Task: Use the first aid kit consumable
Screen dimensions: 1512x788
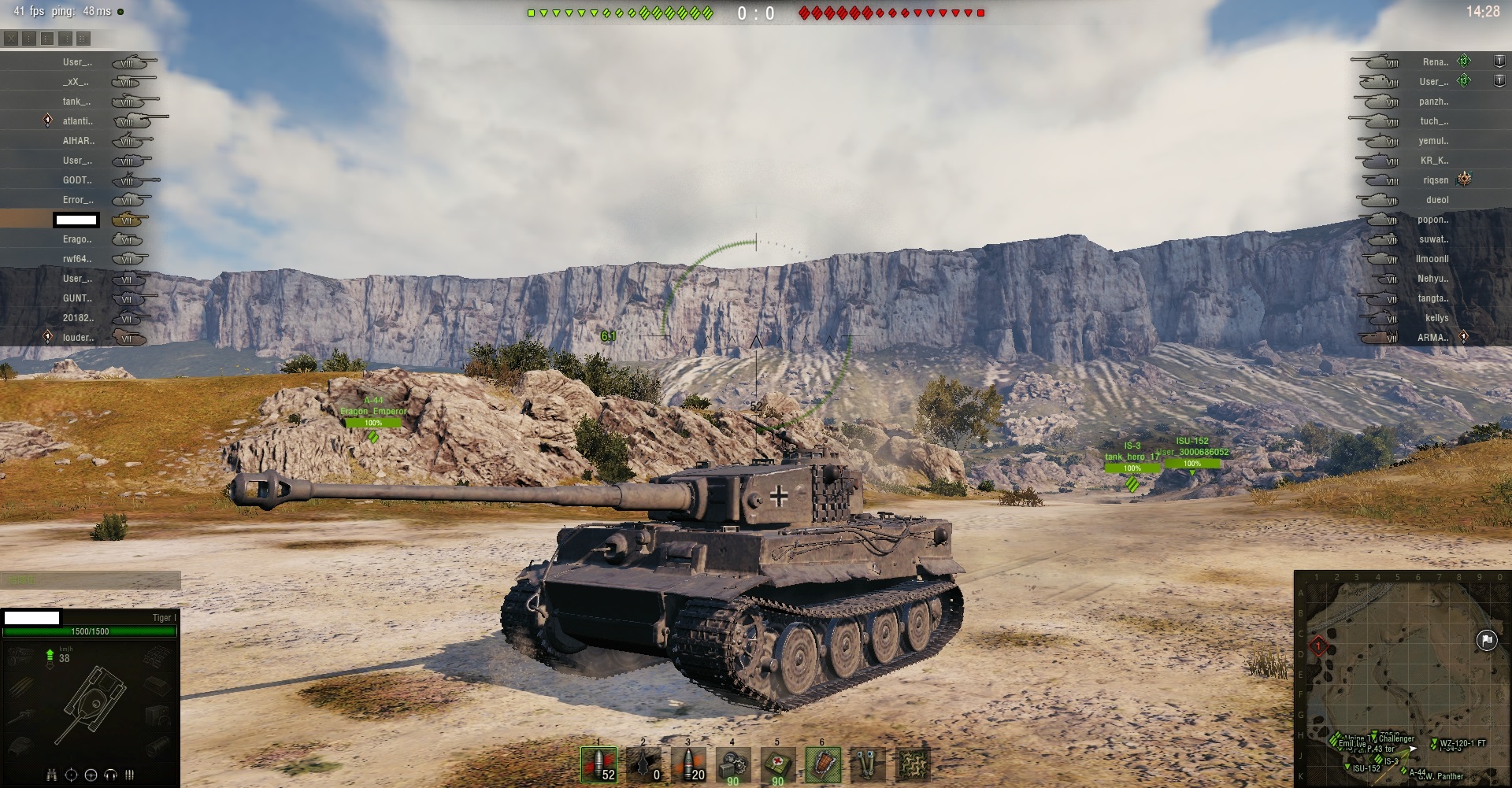Action: point(778,764)
